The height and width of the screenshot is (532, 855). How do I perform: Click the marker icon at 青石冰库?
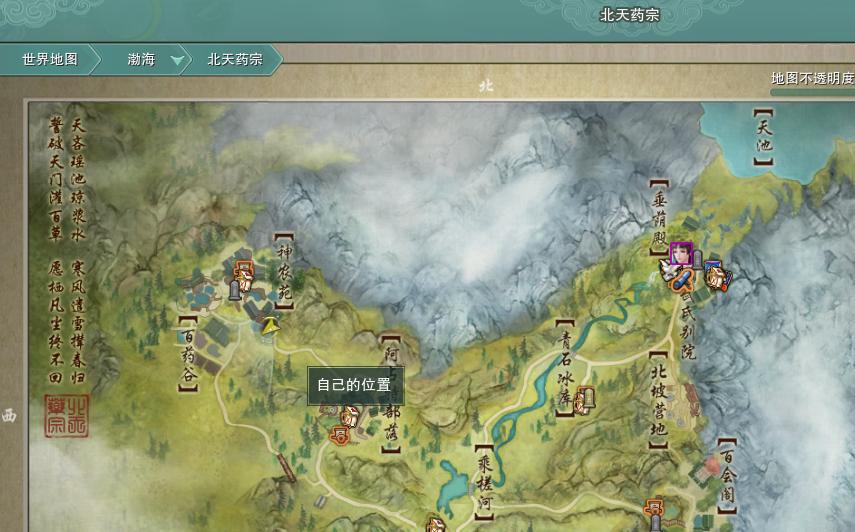pyautogui.click(x=585, y=398)
